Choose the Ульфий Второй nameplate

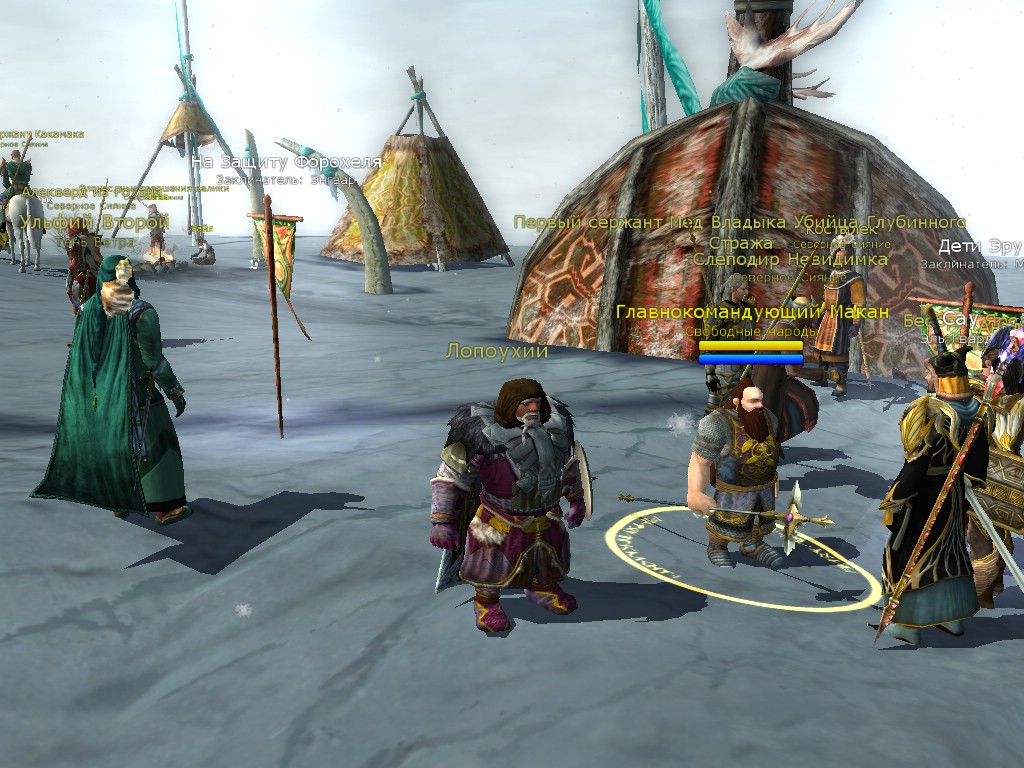click(x=94, y=222)
